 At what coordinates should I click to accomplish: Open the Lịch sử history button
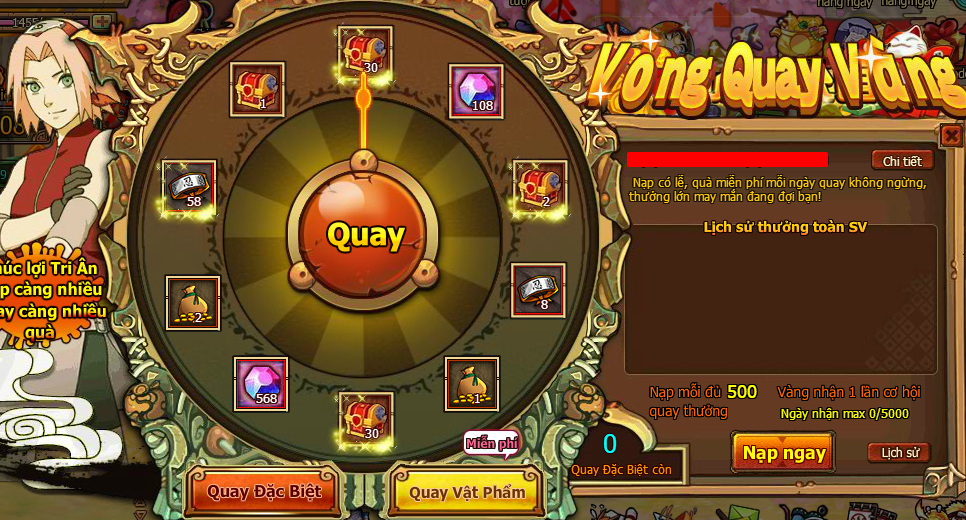(898, 453)
